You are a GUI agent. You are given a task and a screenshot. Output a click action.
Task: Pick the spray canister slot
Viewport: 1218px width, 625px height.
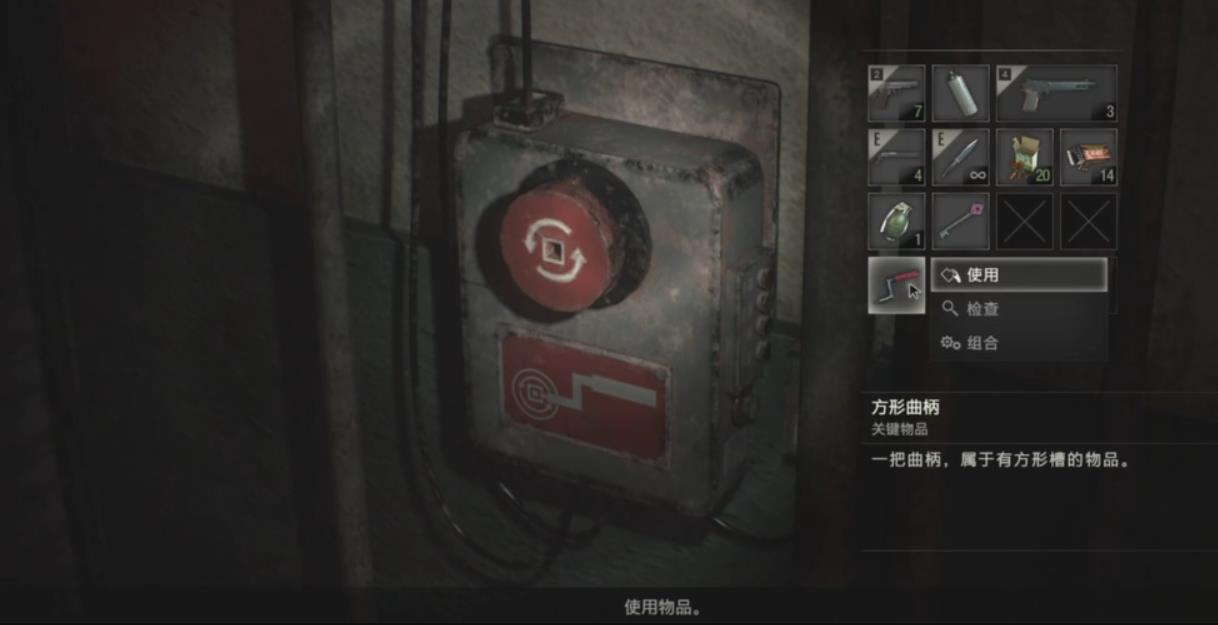pyautogui.click(x=960, y=94)
